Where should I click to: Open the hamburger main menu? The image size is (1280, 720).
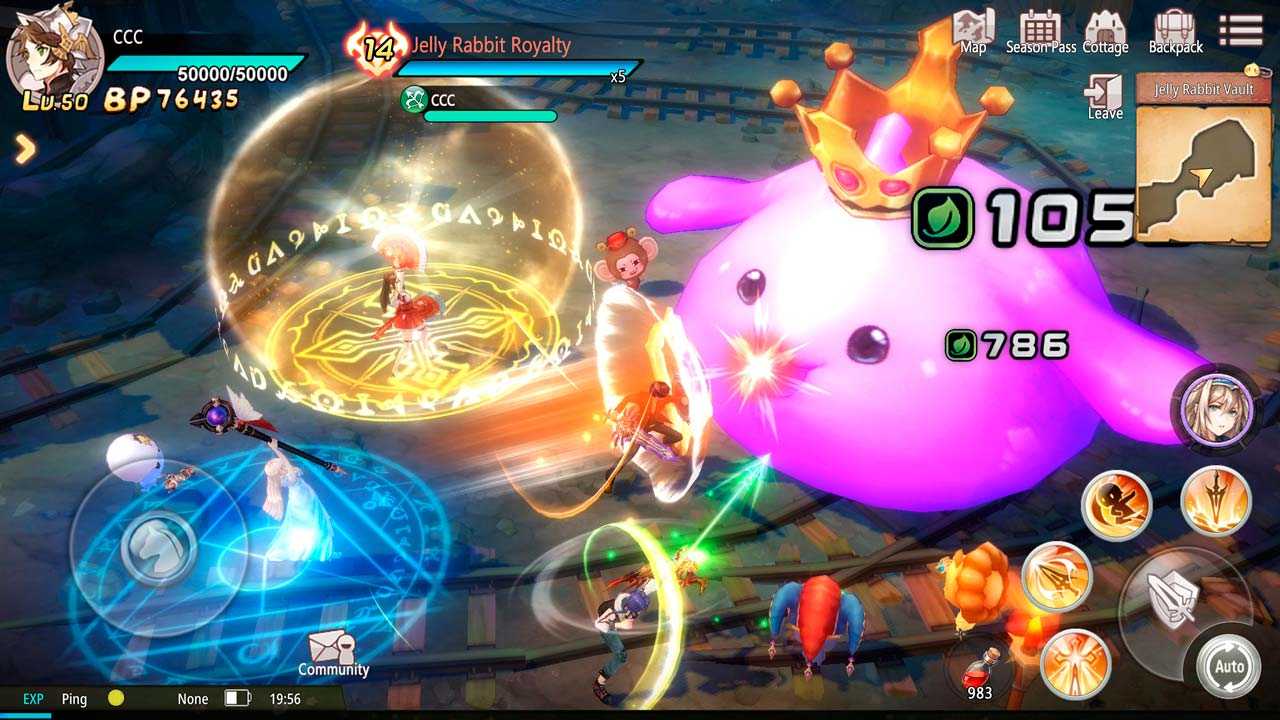click(1240, 29)
